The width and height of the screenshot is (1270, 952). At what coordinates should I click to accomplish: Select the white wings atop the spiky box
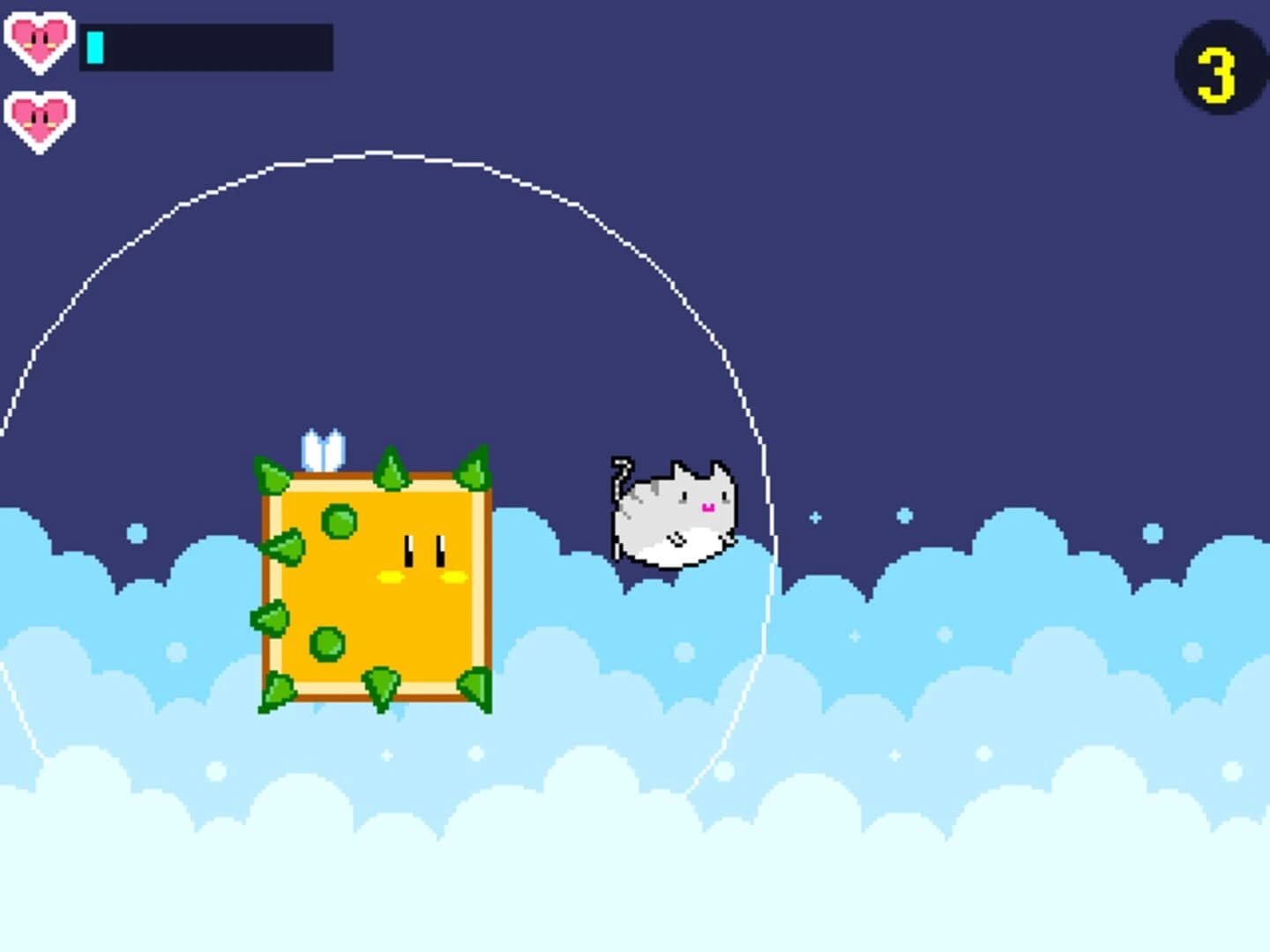(x=325, y=450)
